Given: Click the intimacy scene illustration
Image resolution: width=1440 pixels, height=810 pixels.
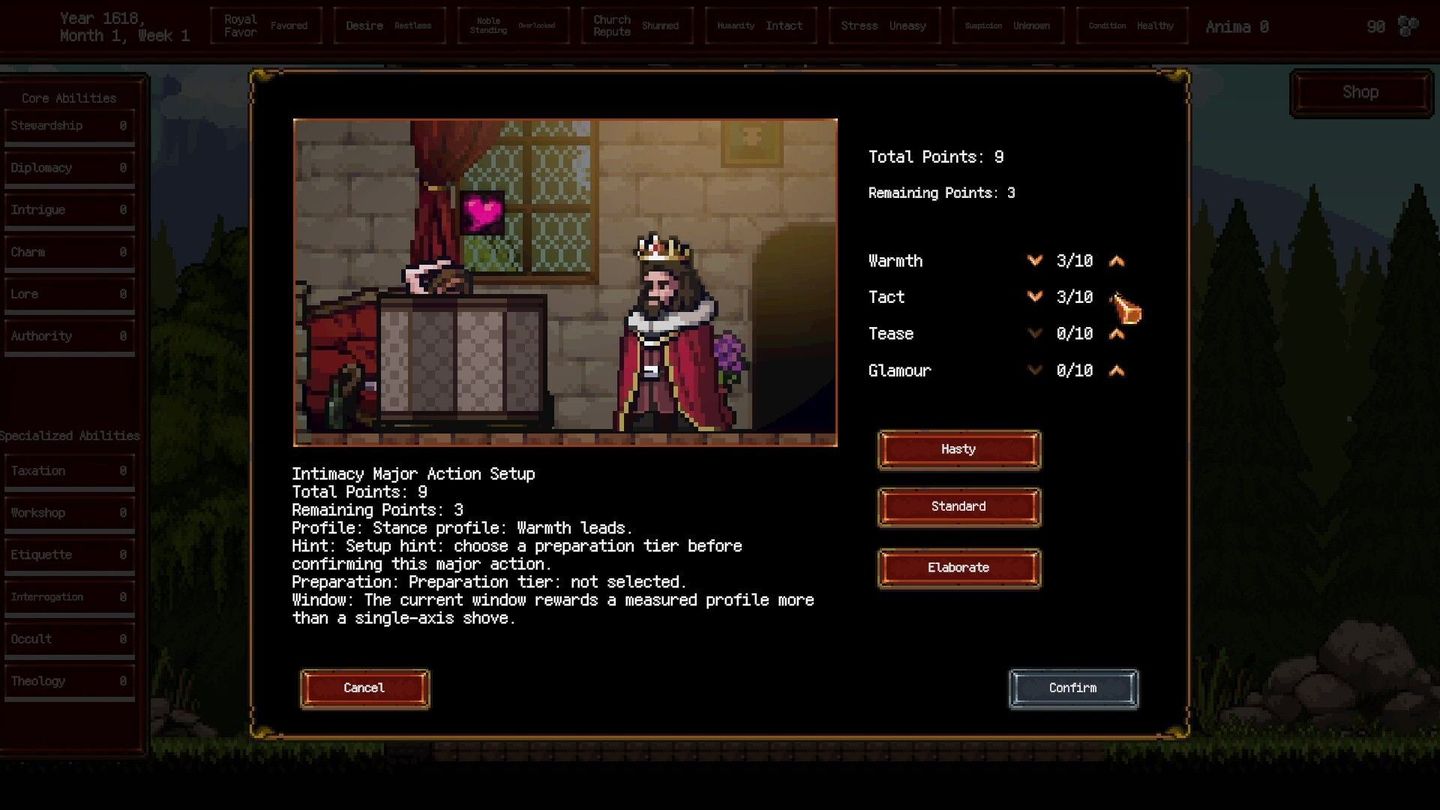Looking at the screenshot, I should point(565,282).
